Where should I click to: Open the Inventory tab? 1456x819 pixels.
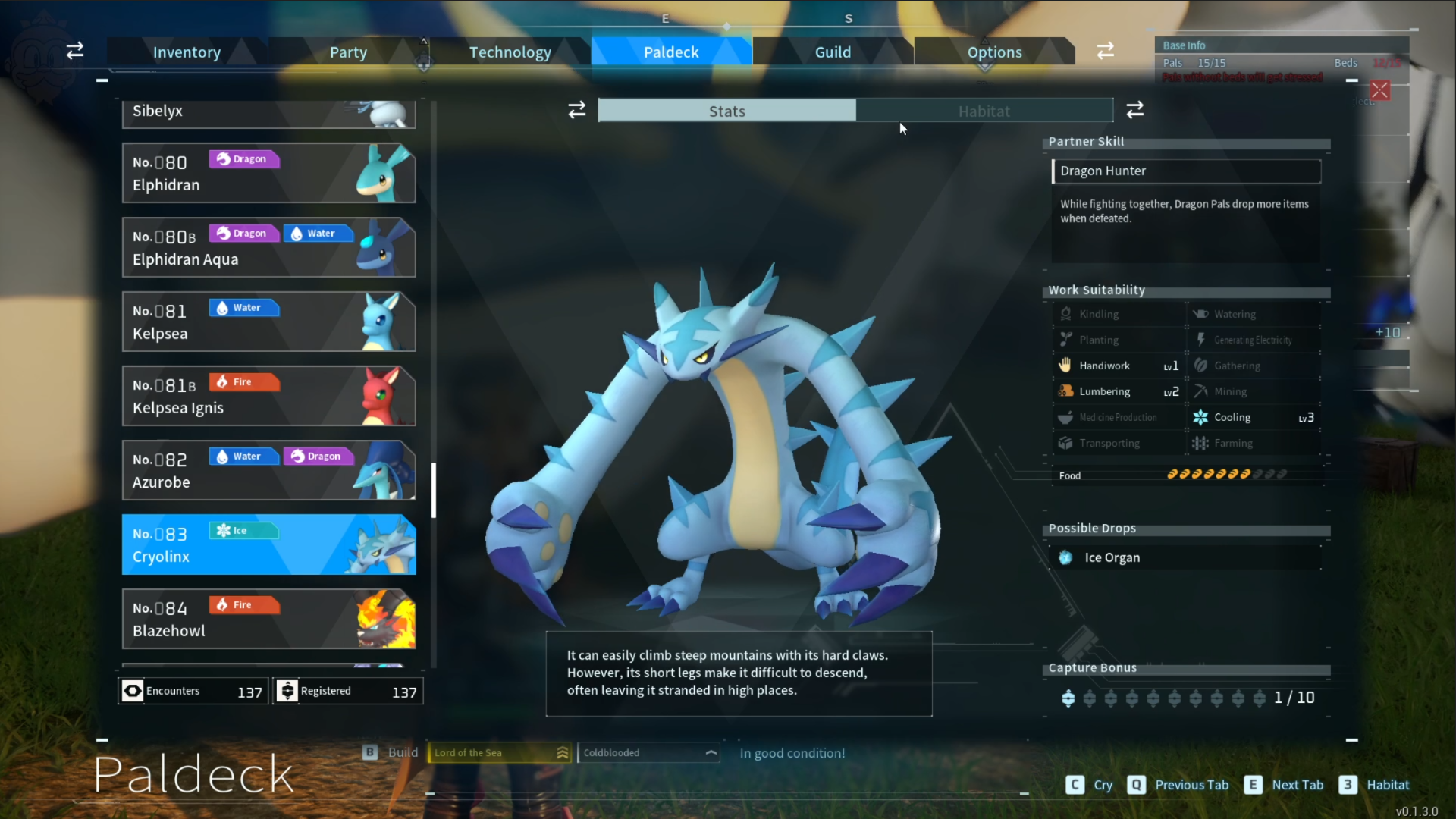click(x=187, y=52)
